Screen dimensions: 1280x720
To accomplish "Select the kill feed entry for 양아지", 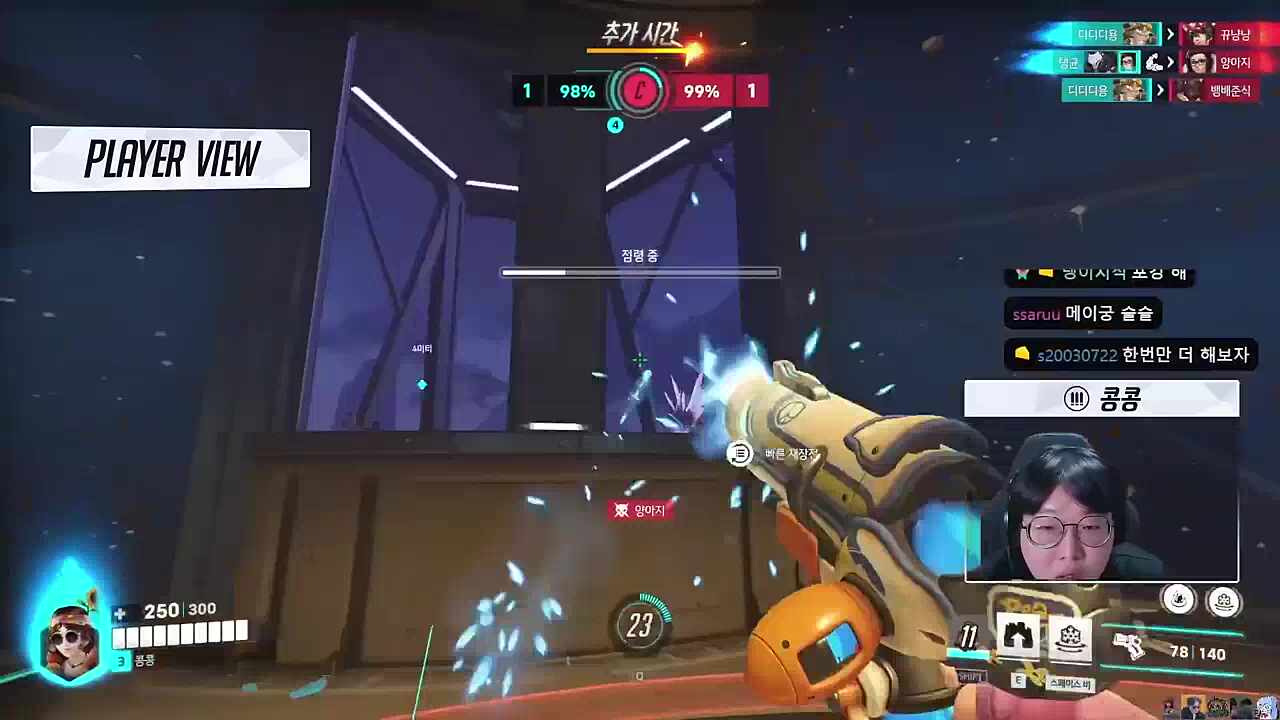I will pyautogui.click(x=1216, y=63).
